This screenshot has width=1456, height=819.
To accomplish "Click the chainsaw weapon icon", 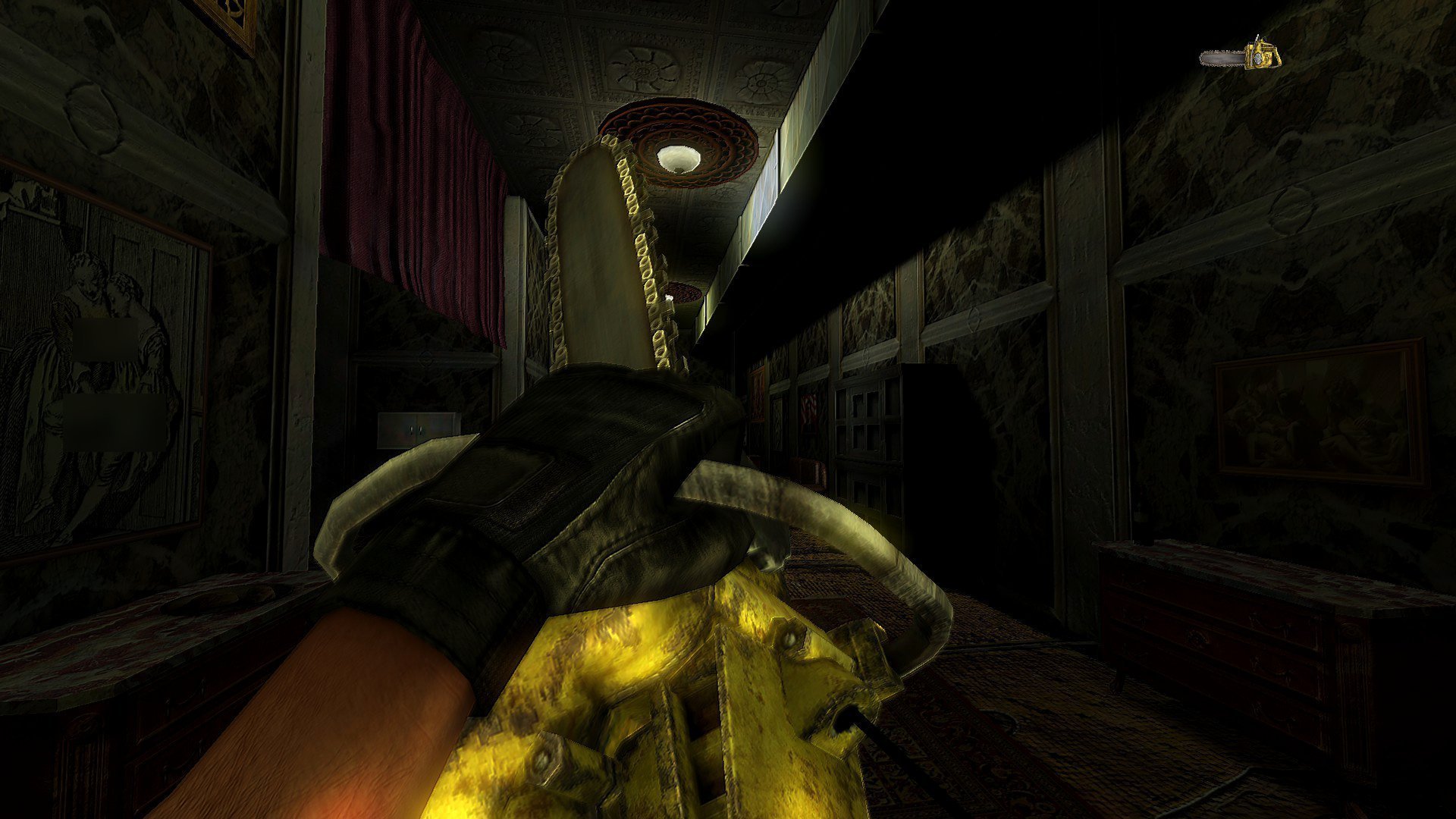I will [x=1241, y=55].
